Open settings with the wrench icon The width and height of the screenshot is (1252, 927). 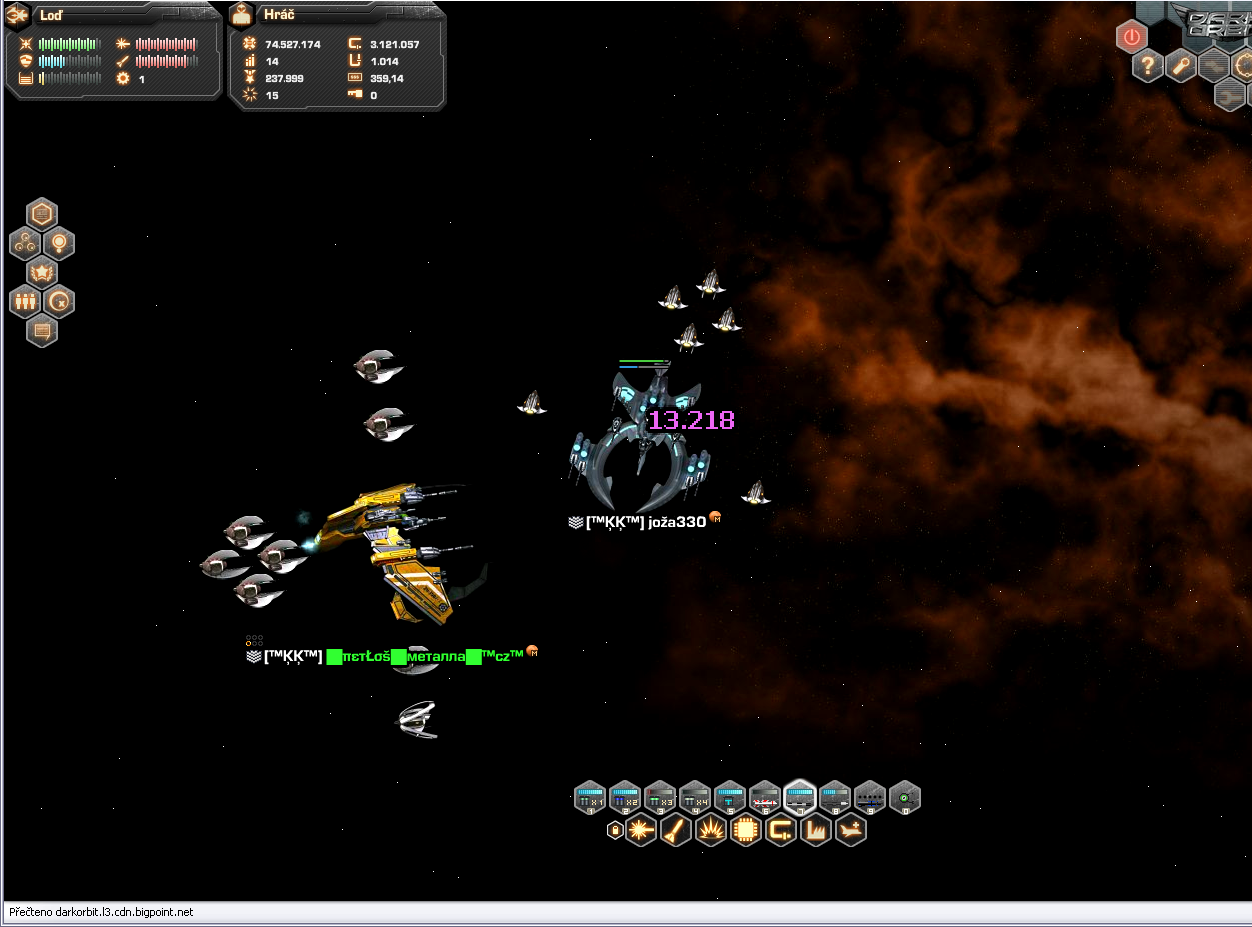pos(1181,67)
